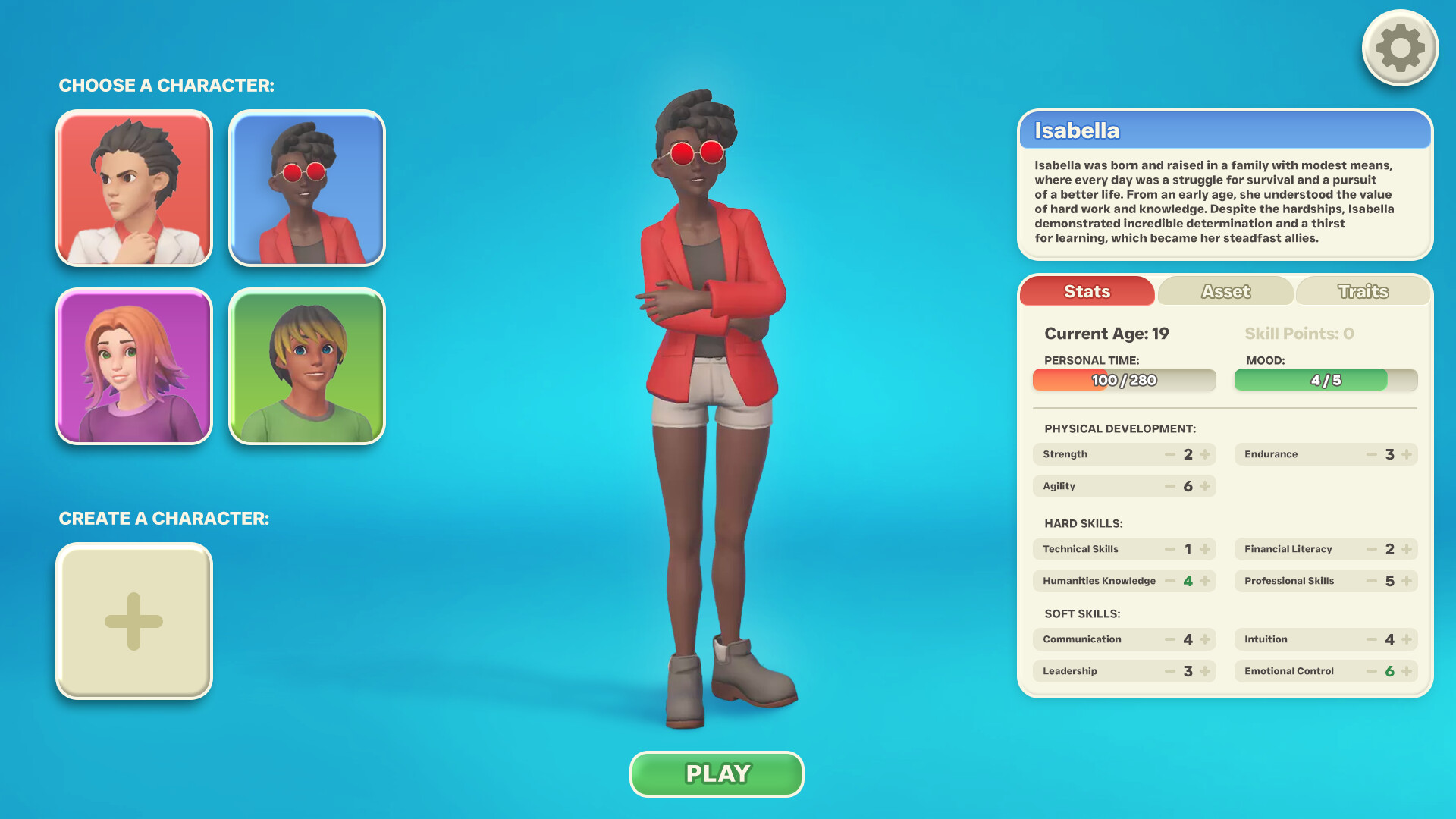Decrease the Agility stat with minus
The image size is (1456, 819).
tap(1170, 486)
